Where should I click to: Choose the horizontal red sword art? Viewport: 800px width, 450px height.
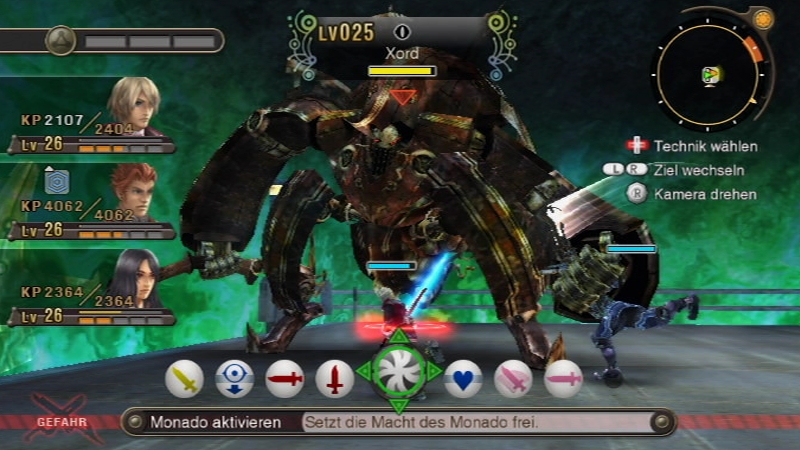tap(284, 379)
